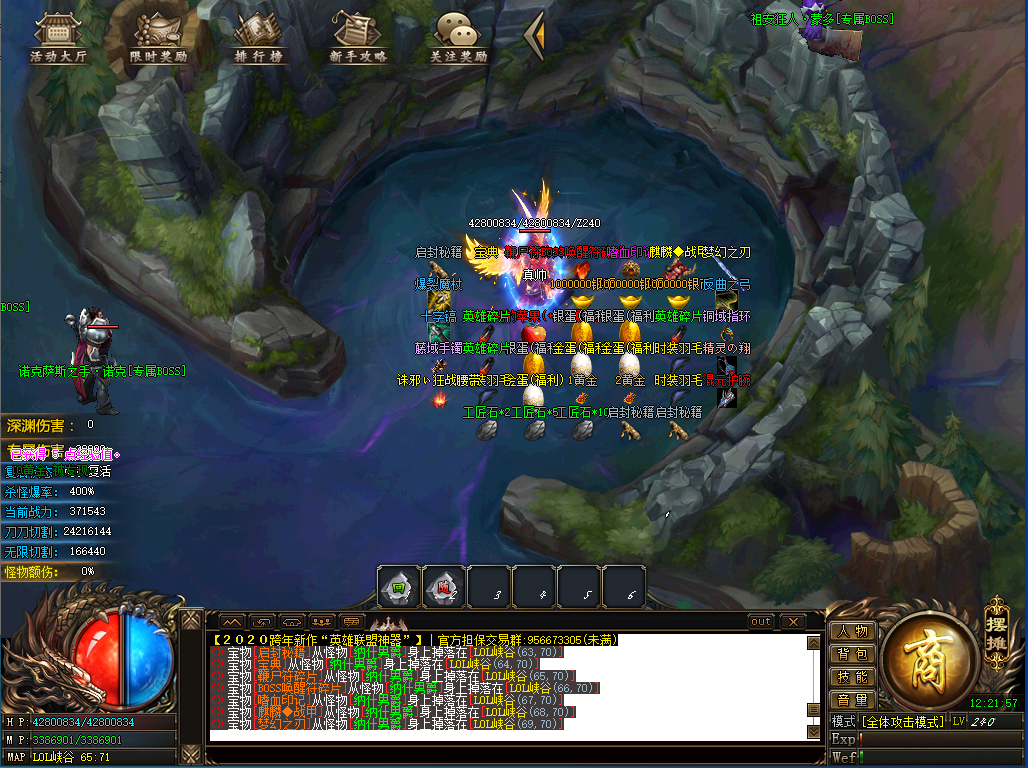Use the red 随 item in hotbar slot two
The height and width of the screenshot is (768, 1028).
[x=444, y=587]
